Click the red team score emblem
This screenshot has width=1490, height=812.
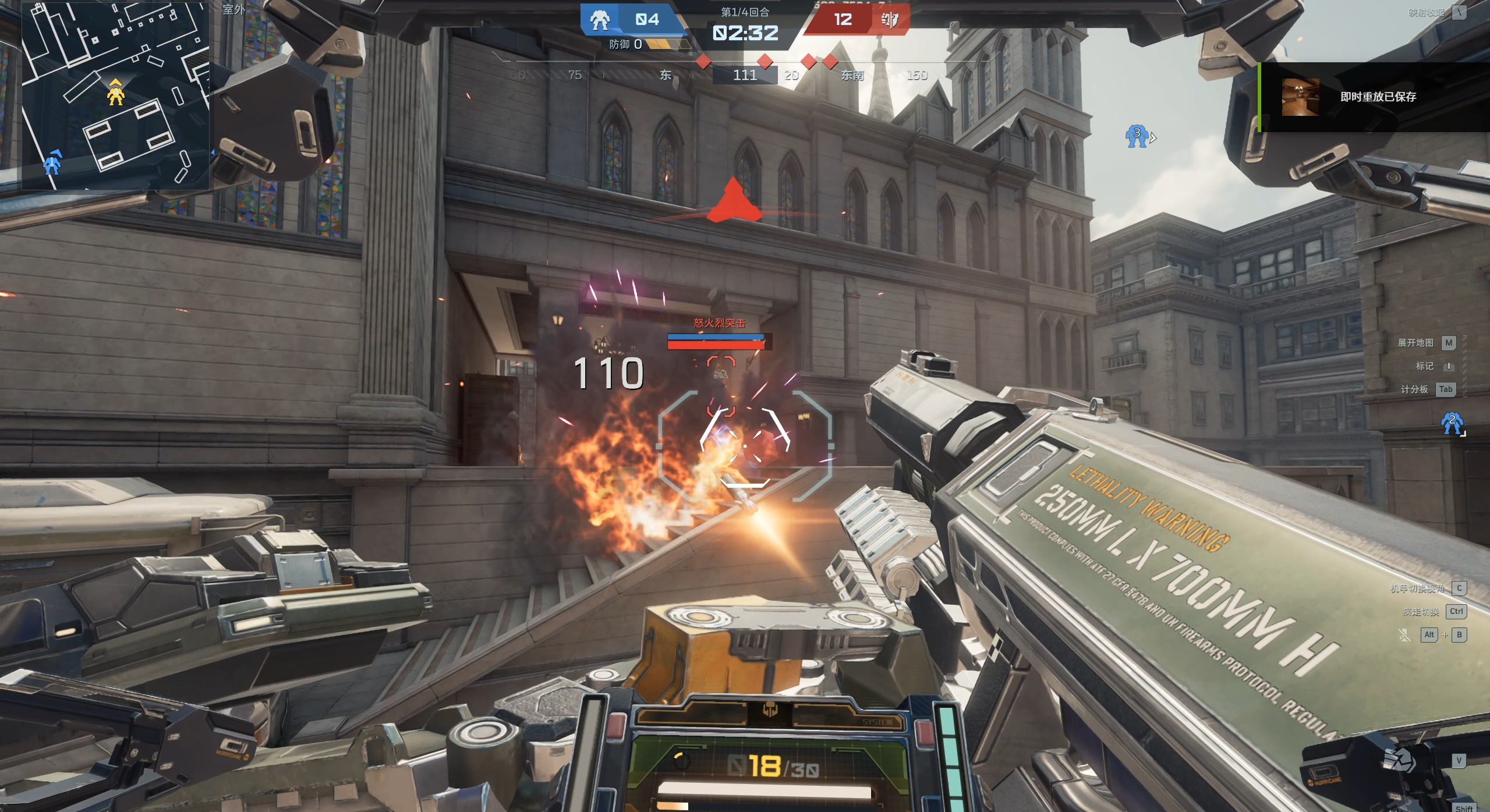point(889,20)
